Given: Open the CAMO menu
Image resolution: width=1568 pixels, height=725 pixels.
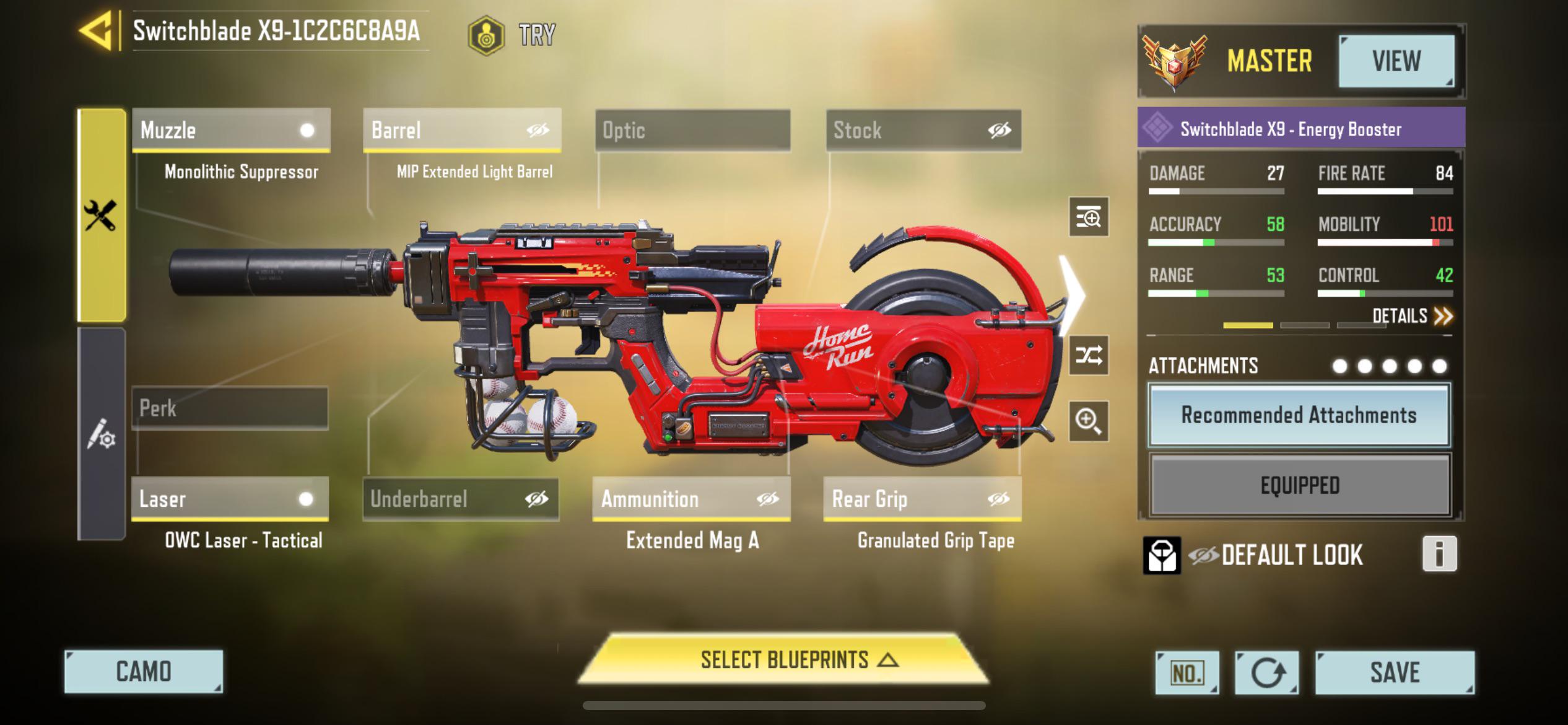Looking at the screenshot, I should [x=144, y=672].
